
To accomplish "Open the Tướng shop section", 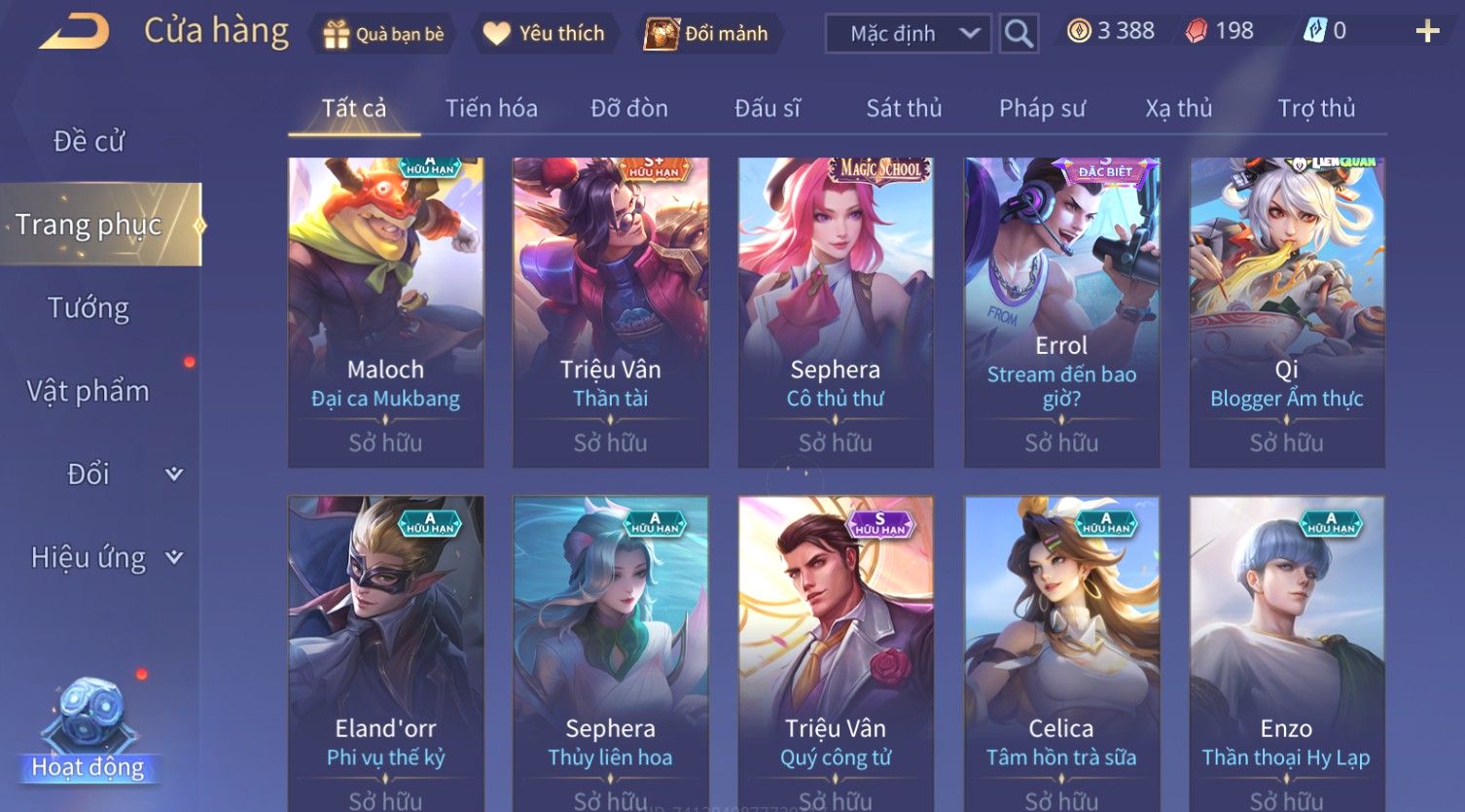I will [89, 308].
